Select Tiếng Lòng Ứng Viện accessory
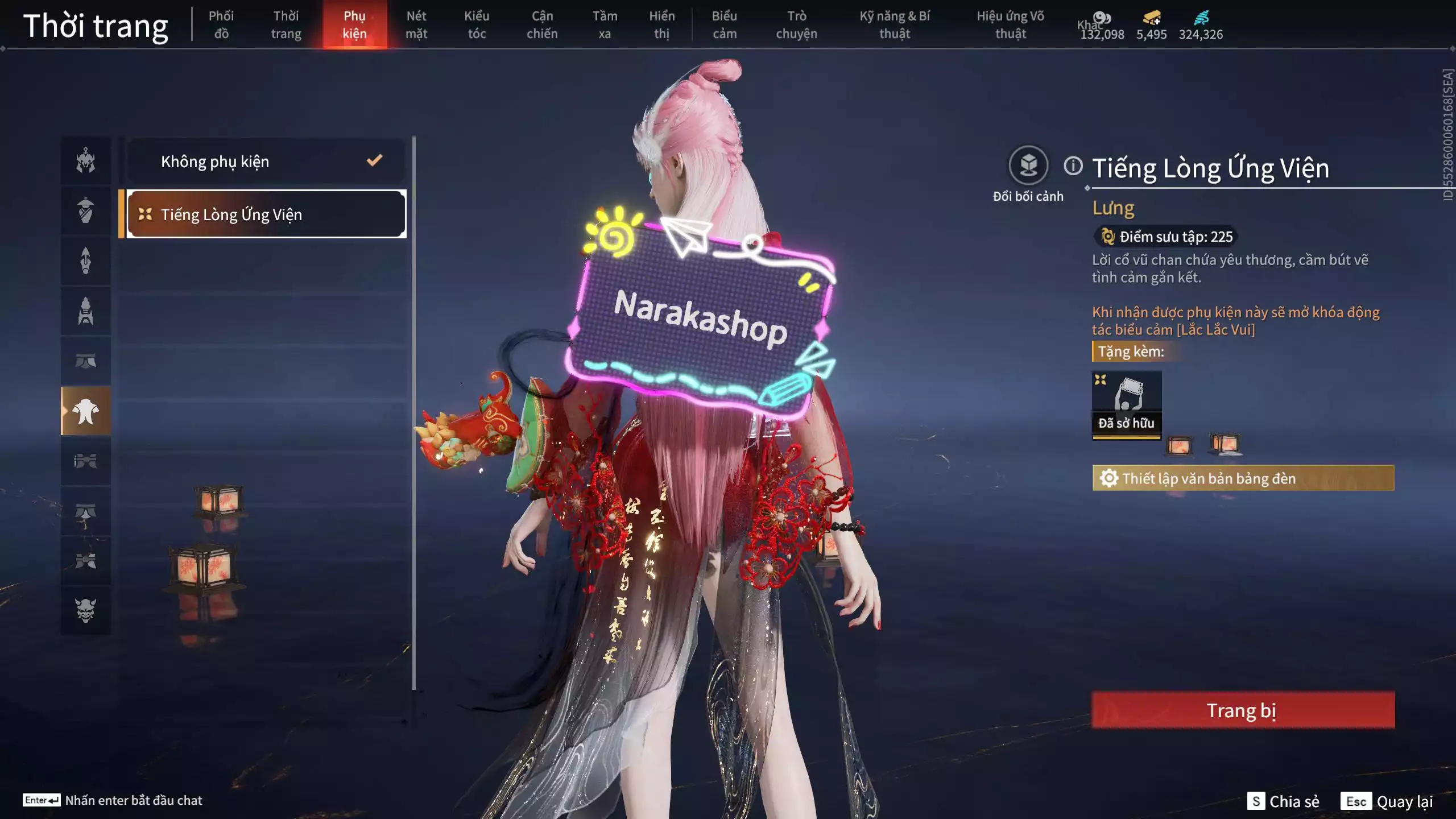1456x819 pixels. [x=266, y=214]
